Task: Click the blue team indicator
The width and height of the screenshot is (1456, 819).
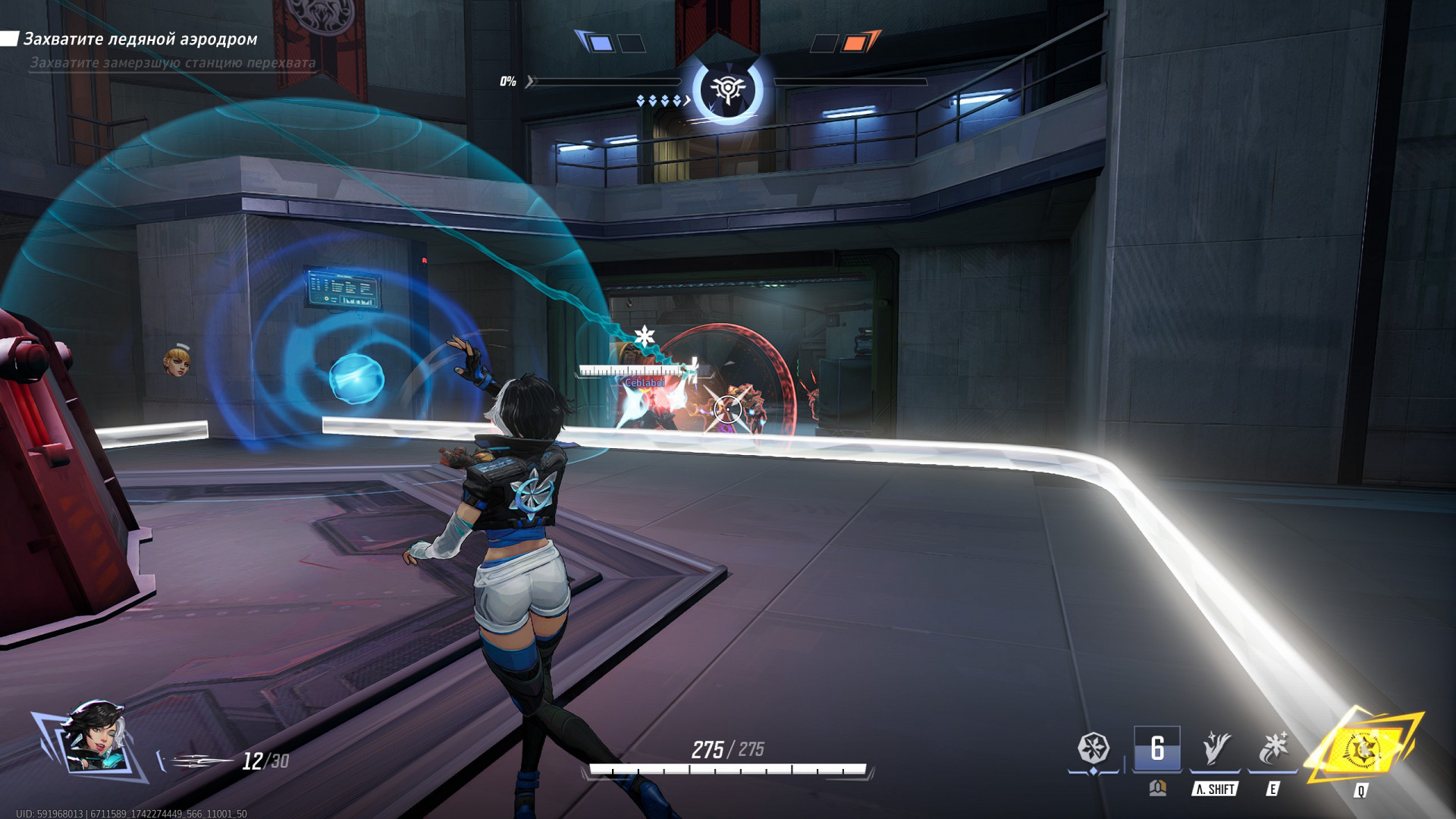Action: pyautogui.click(x=599, y=42)
